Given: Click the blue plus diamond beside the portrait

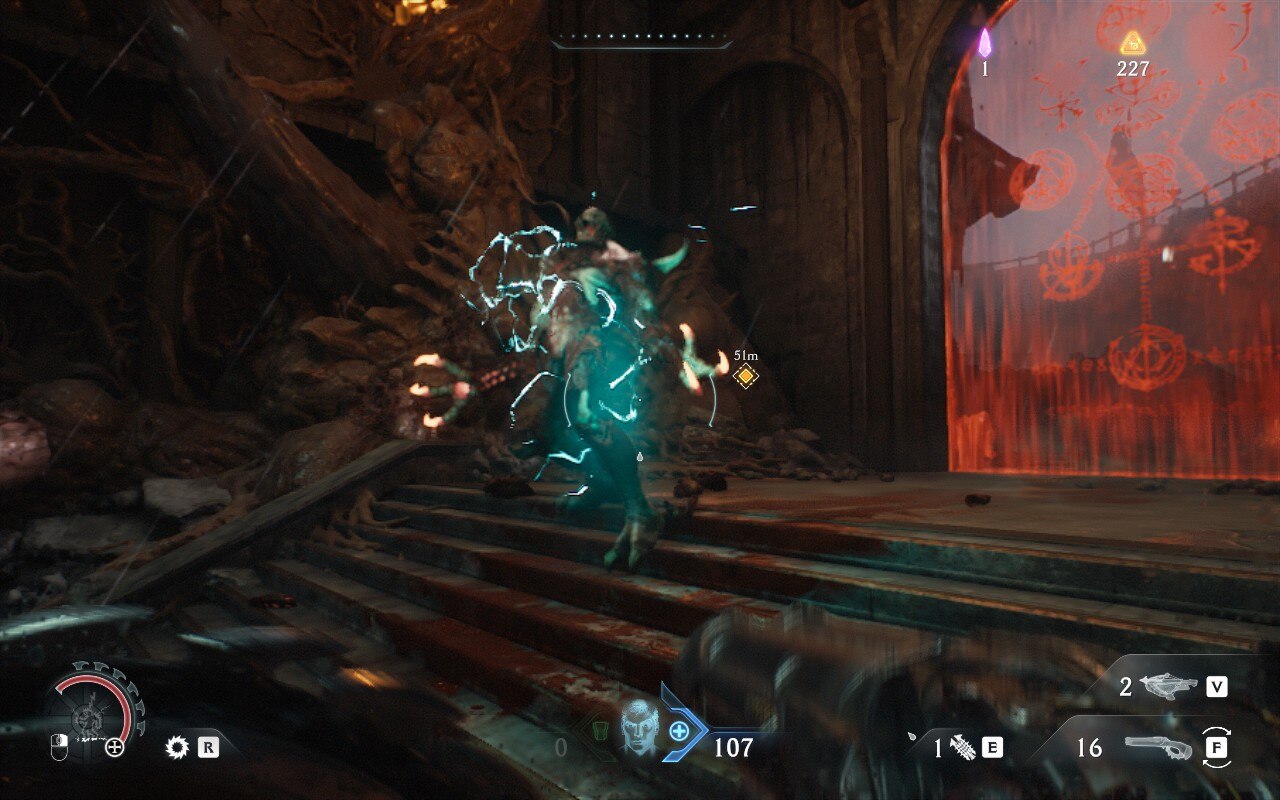Looking at the screenshot, I should (680, 731).
